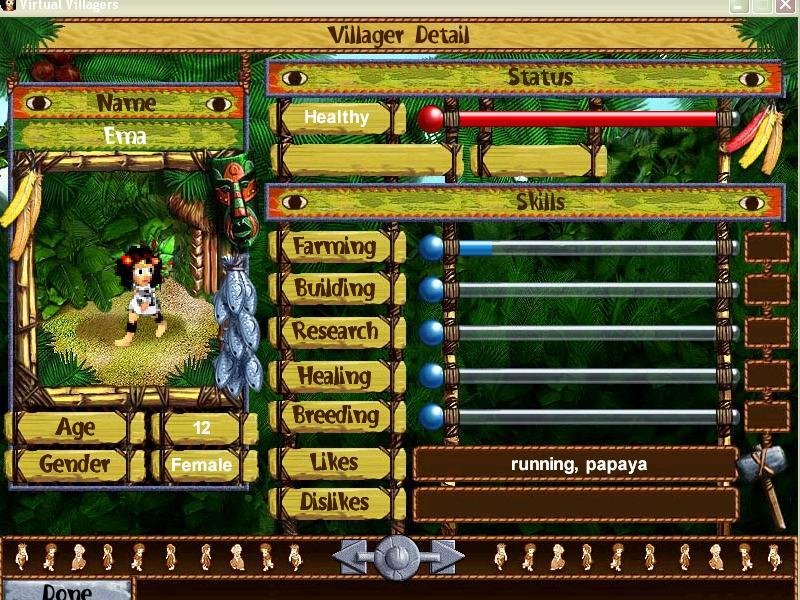Click the Done button
The height and width of the screenshot is (600, 800).
click(x=67, y=590)
